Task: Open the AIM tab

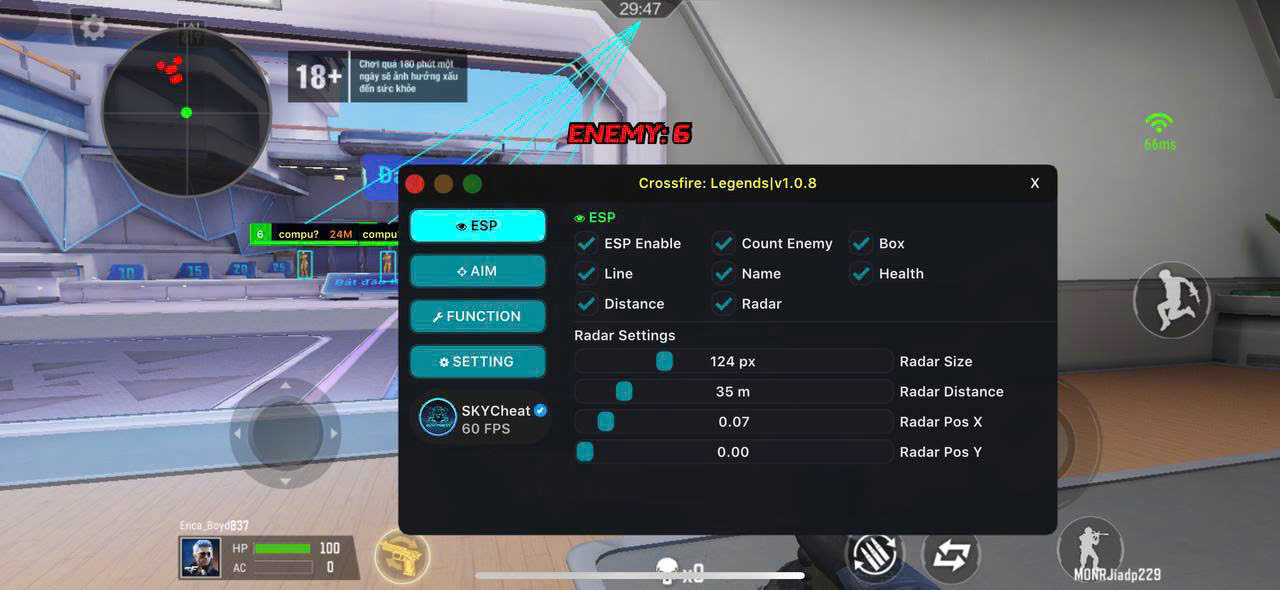Action: (478, 271)
